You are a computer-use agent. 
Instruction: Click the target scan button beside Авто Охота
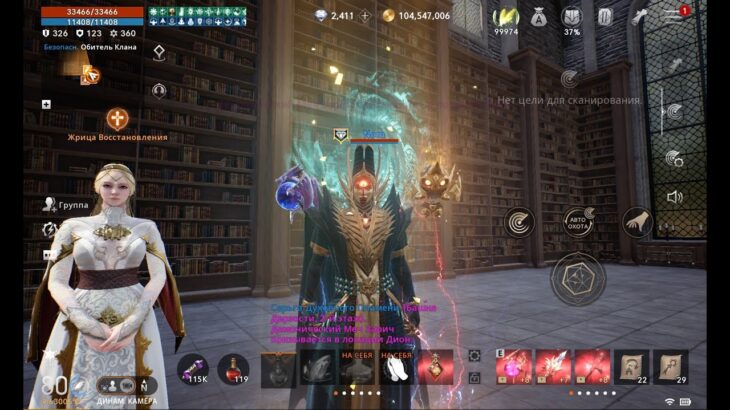[518, 221]
